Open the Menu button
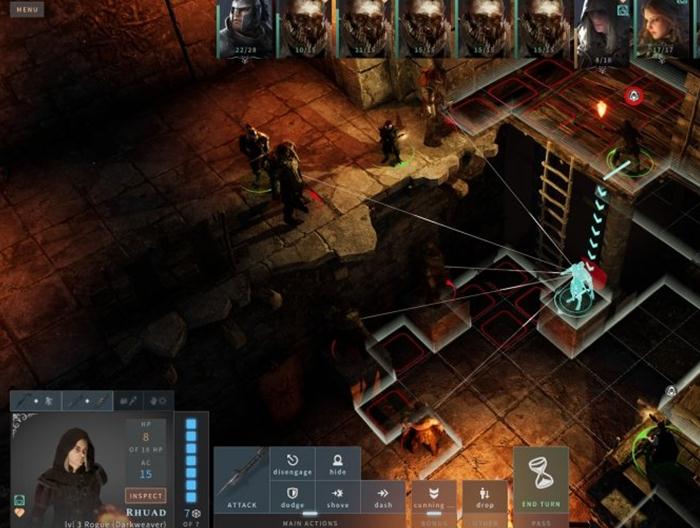700x528 pixels. pos(28,10)
